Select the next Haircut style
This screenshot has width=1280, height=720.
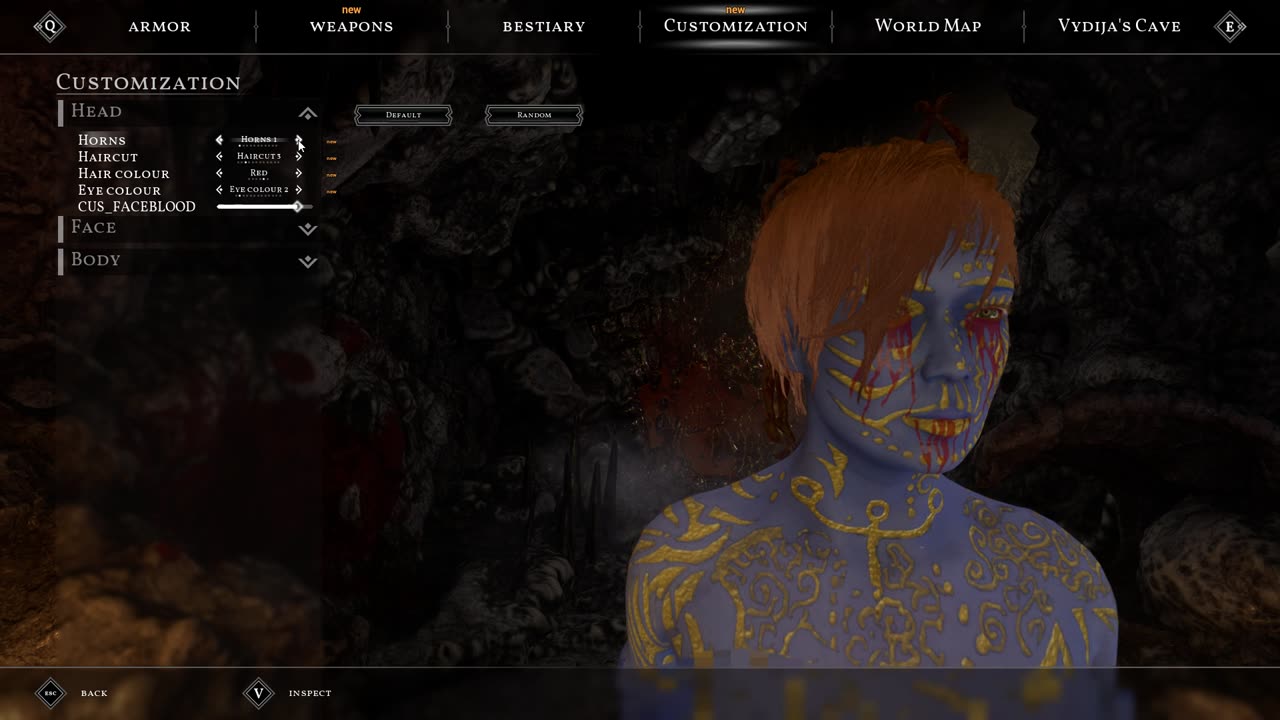298,157
